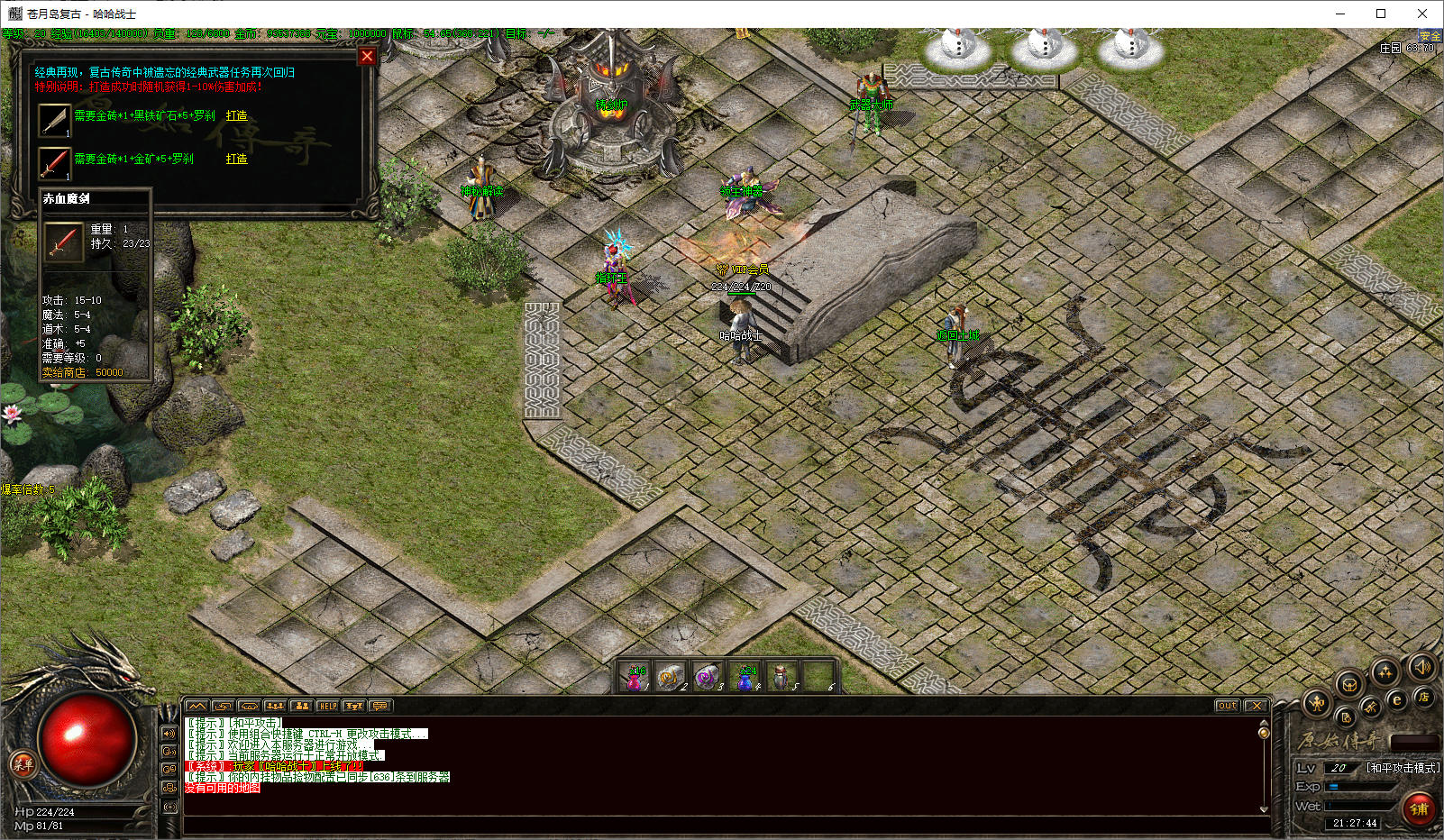The width and height of the screenshot is (1444, 840).
Task: Open the bag chest icon
Action: (1349, 684)
